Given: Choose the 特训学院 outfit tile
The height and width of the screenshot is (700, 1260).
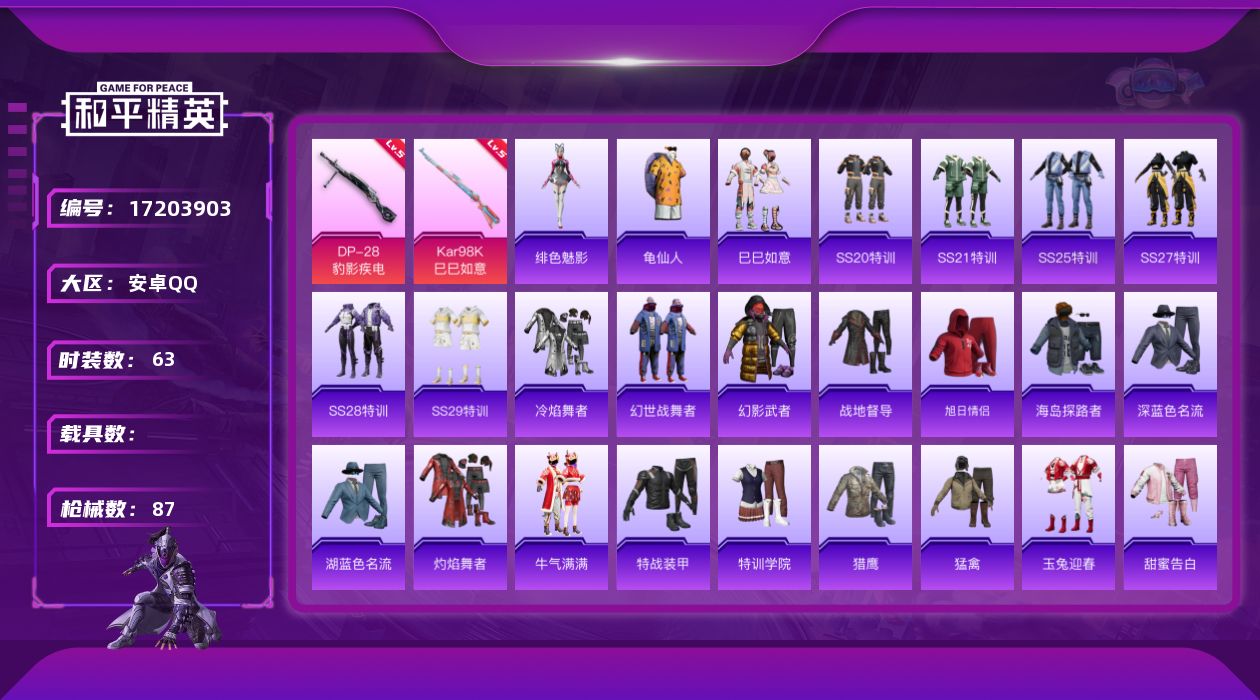Looking at the screenshot, I should (764, 517).
